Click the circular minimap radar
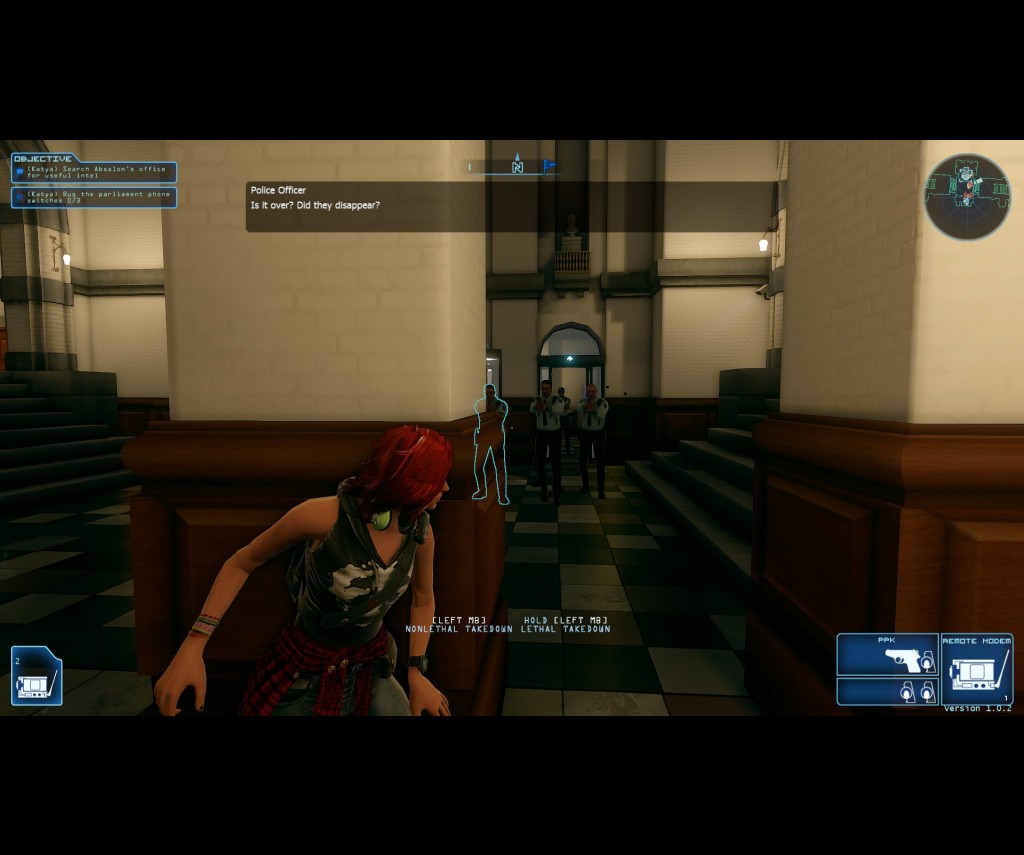This screenshot has width=1024, height=855. [x=967, y=196]
